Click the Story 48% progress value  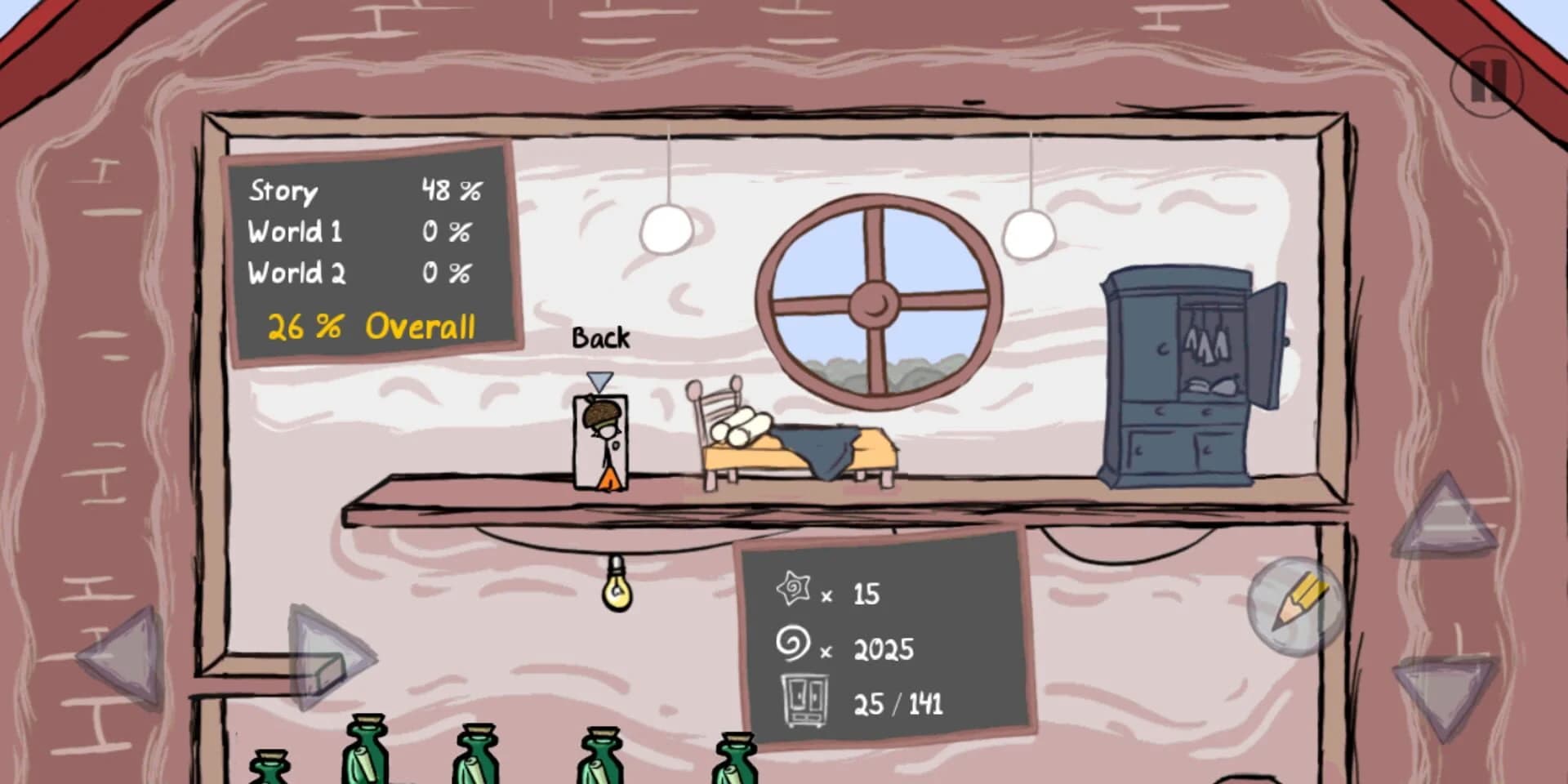(x=452, y=190)
